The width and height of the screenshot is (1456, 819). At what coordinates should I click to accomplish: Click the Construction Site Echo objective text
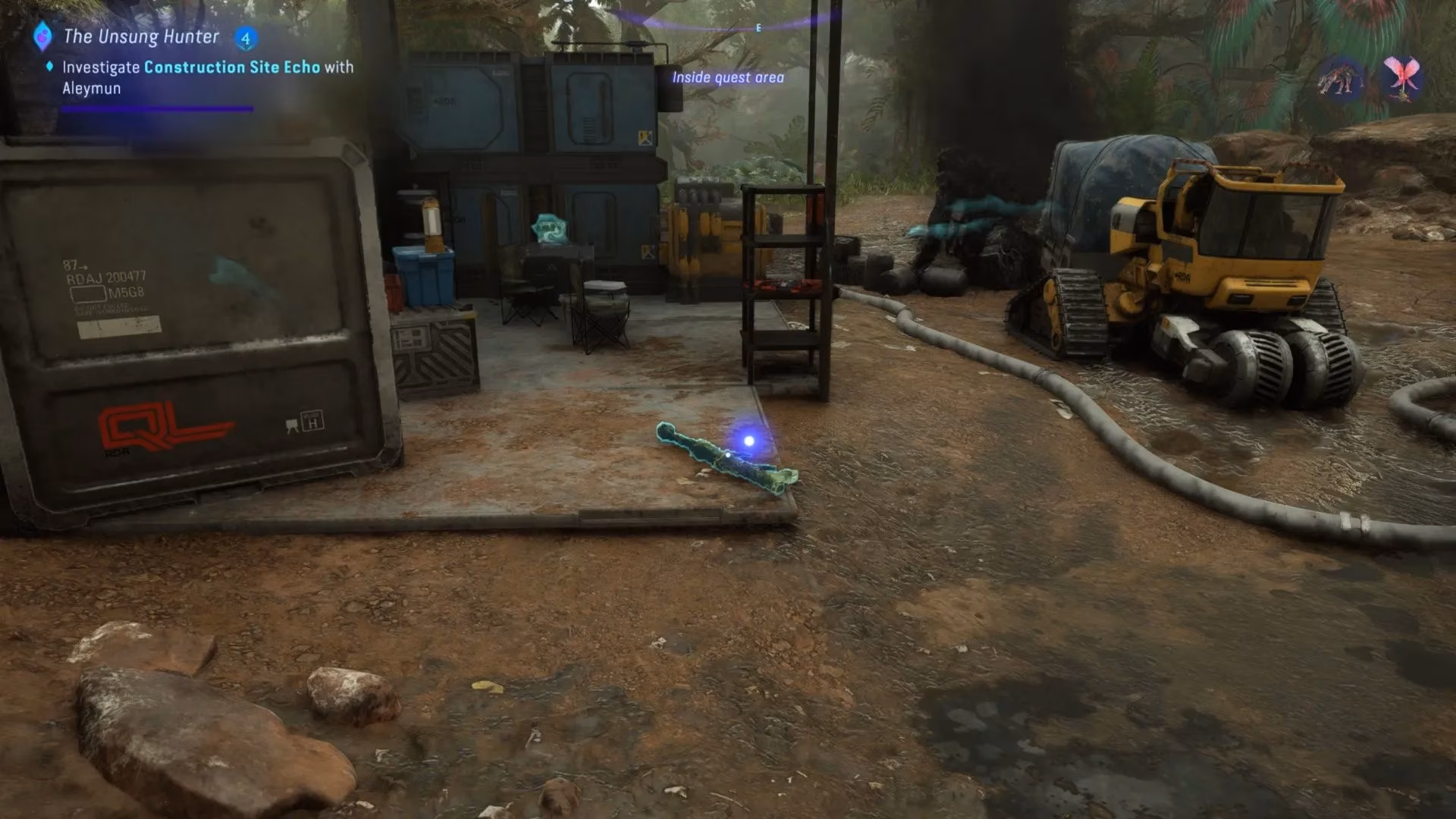point(231,67)
